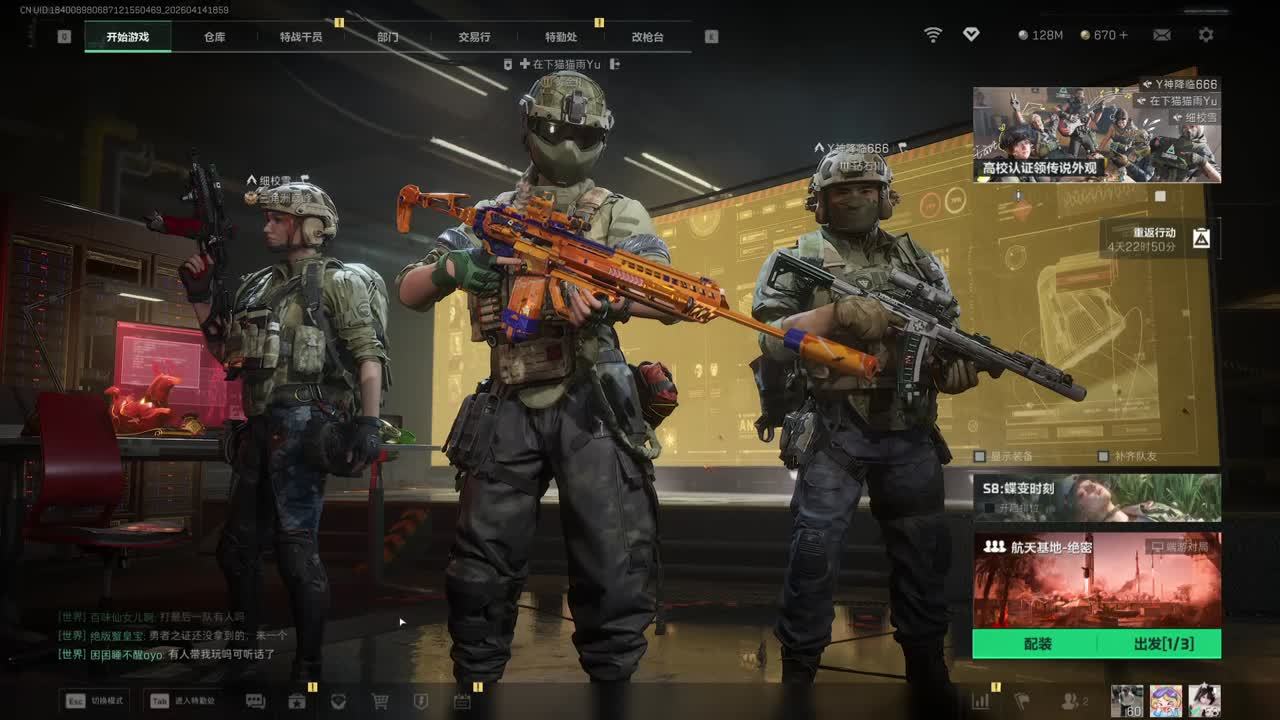Viewport: 1280px width, 720px height.
Task: Toggle the 补齐队友 checkbox
Action: click(1103, 456)
